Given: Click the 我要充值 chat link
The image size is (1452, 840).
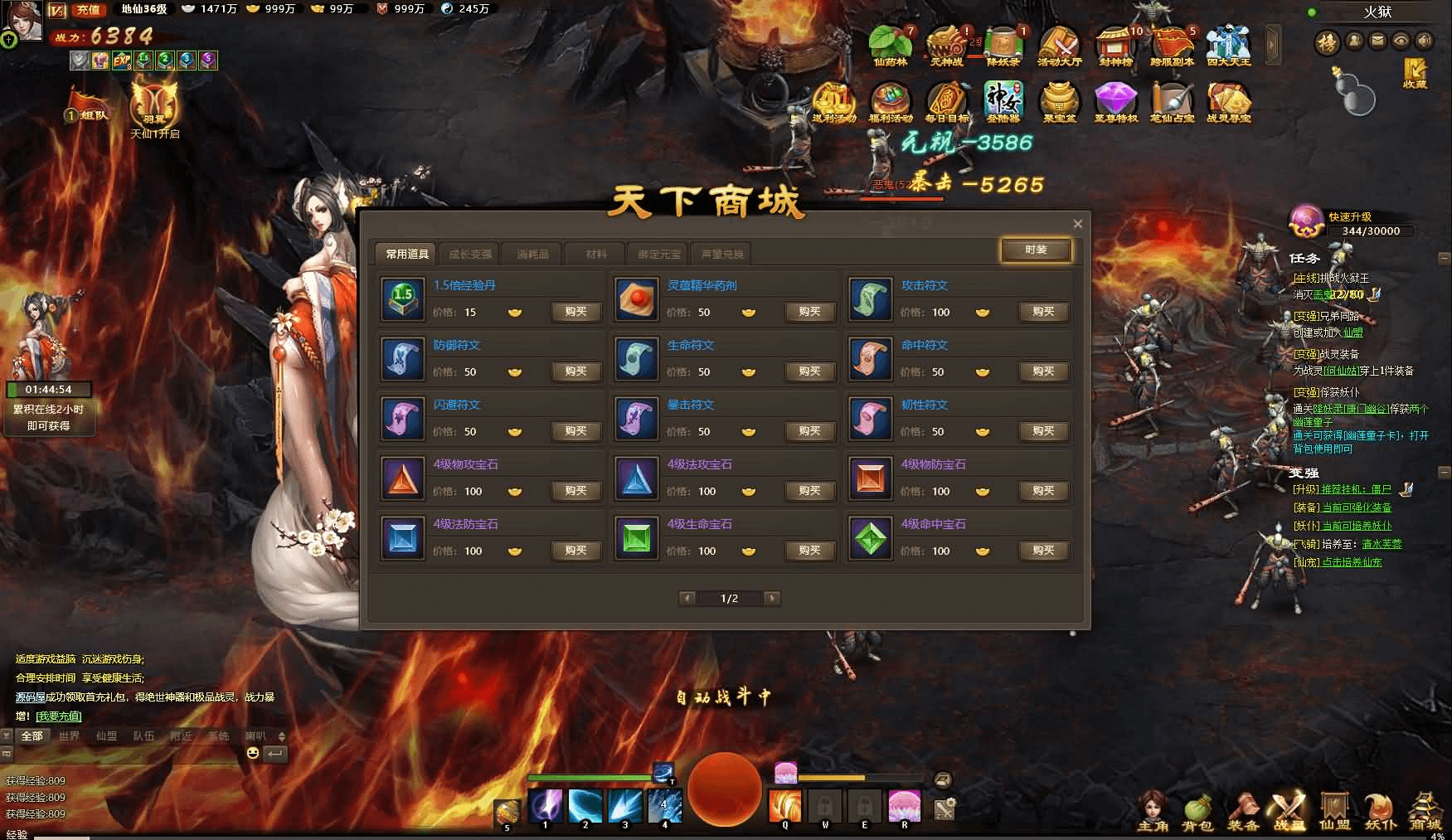Looking at the screenshot, I should 59,716.
